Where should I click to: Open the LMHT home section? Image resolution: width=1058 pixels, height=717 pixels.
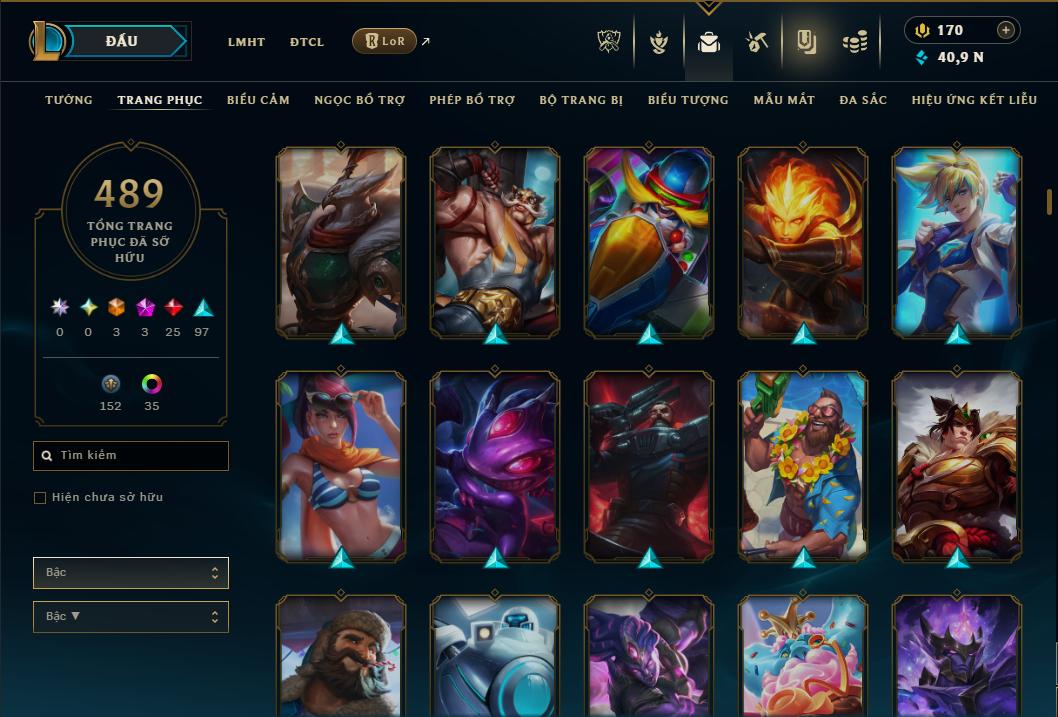(x=246, y=42)
